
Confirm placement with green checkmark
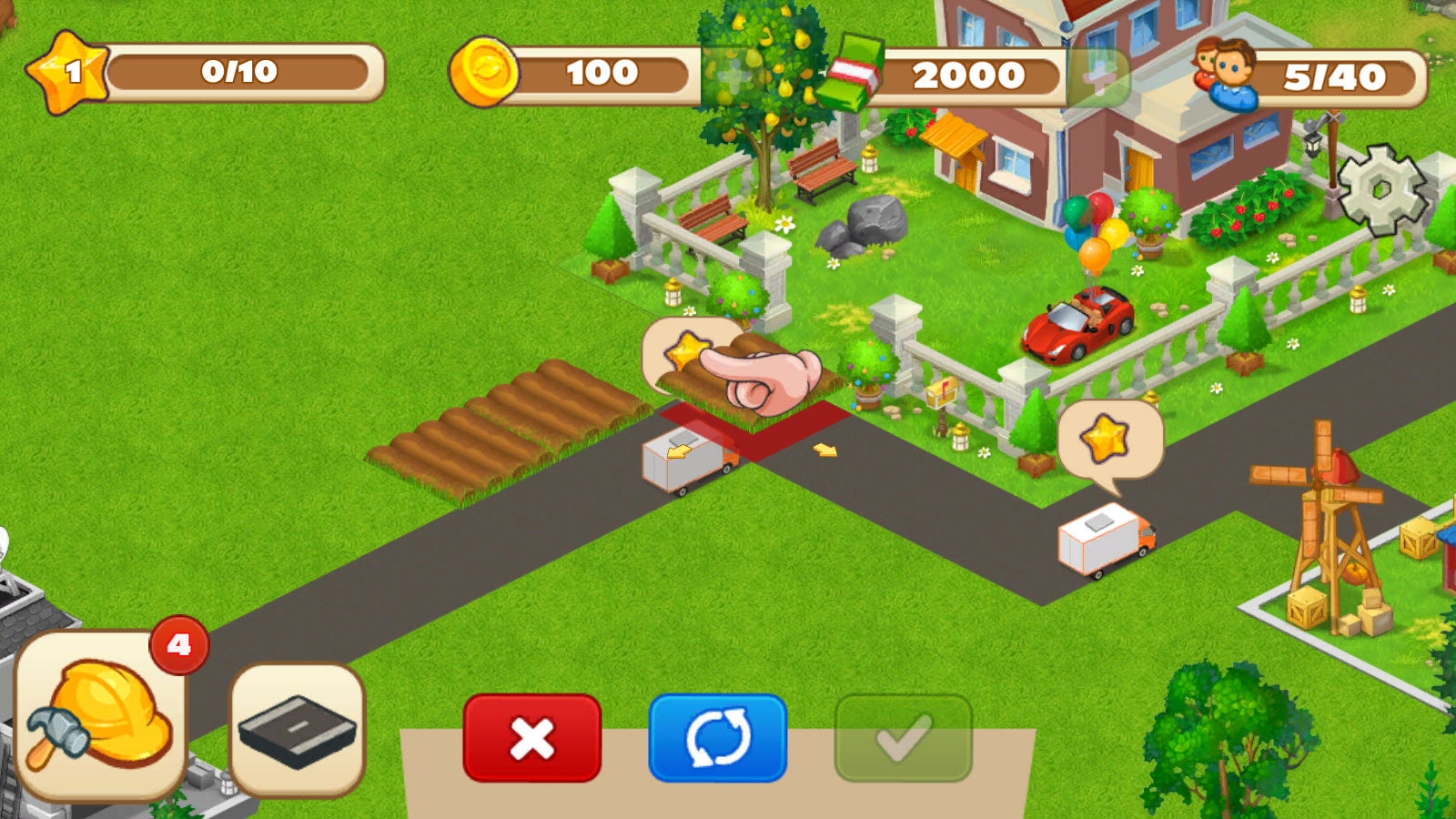tap(902, 737)
